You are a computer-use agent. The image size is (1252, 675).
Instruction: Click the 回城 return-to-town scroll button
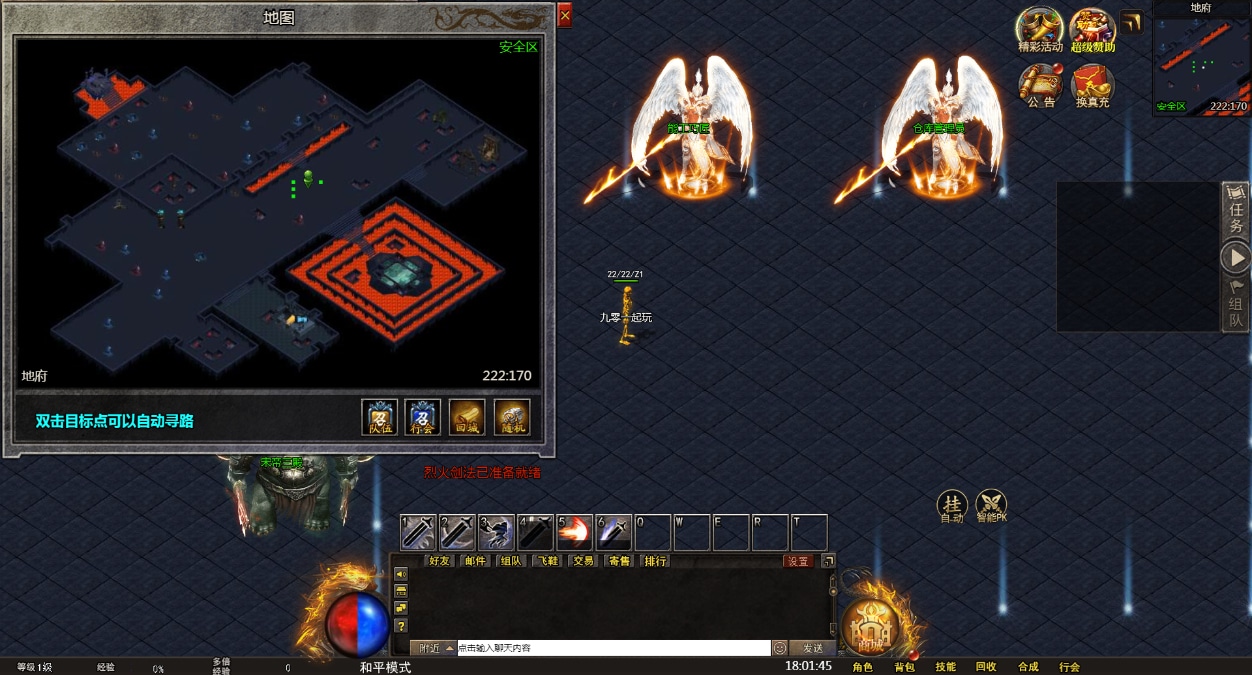click(467, 417)
